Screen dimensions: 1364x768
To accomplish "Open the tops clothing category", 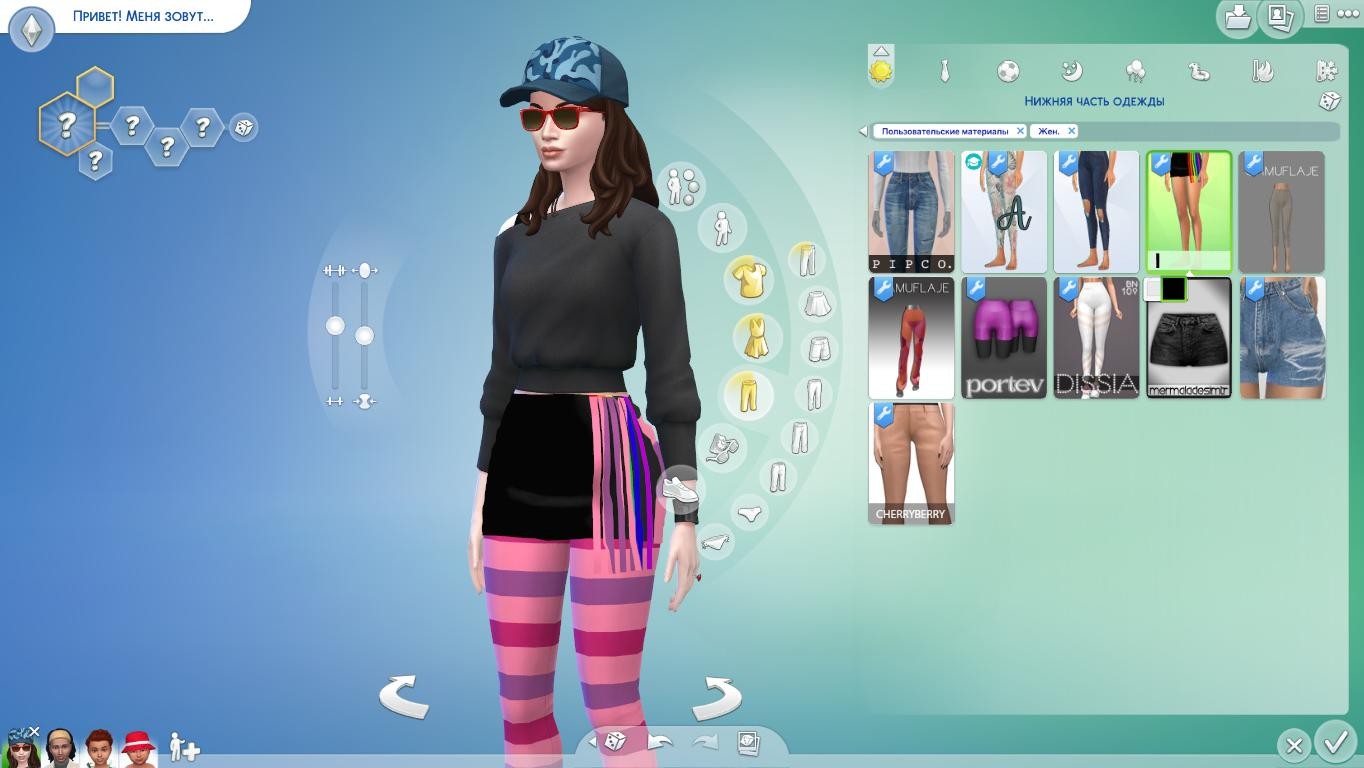I will click(748, 279).
